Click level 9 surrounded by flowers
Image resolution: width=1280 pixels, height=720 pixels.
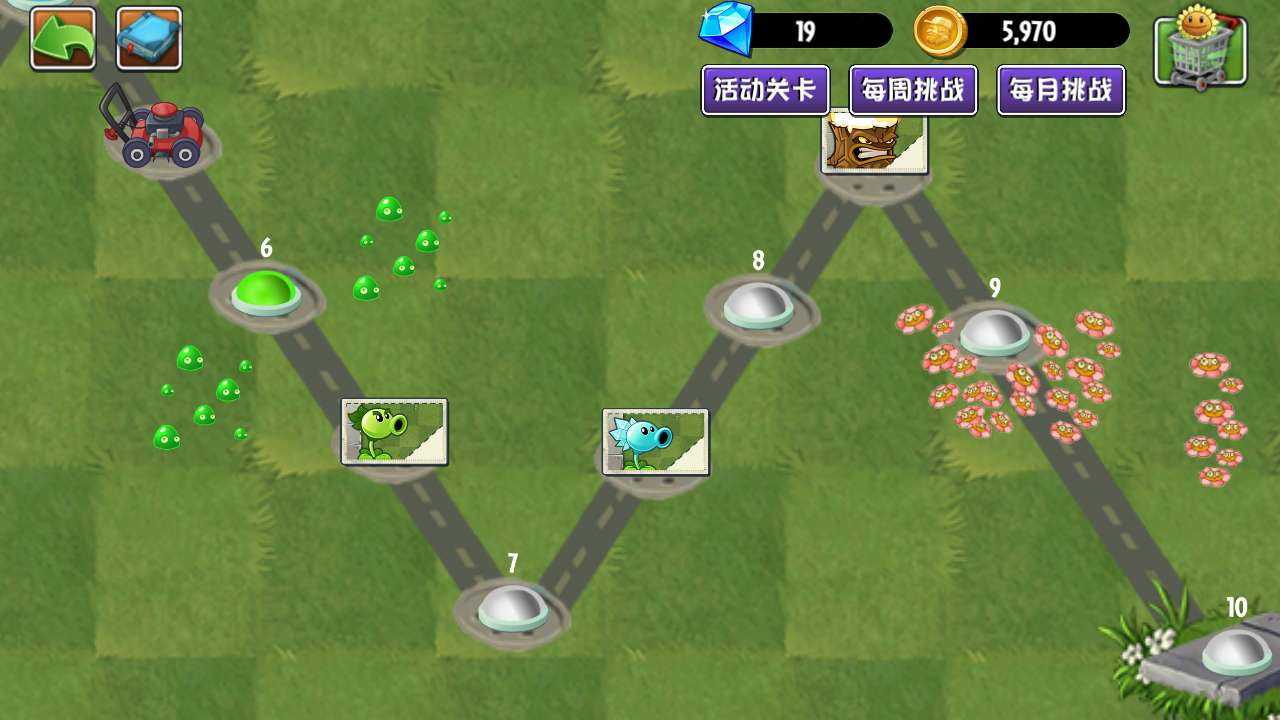[x=995, y=335]
